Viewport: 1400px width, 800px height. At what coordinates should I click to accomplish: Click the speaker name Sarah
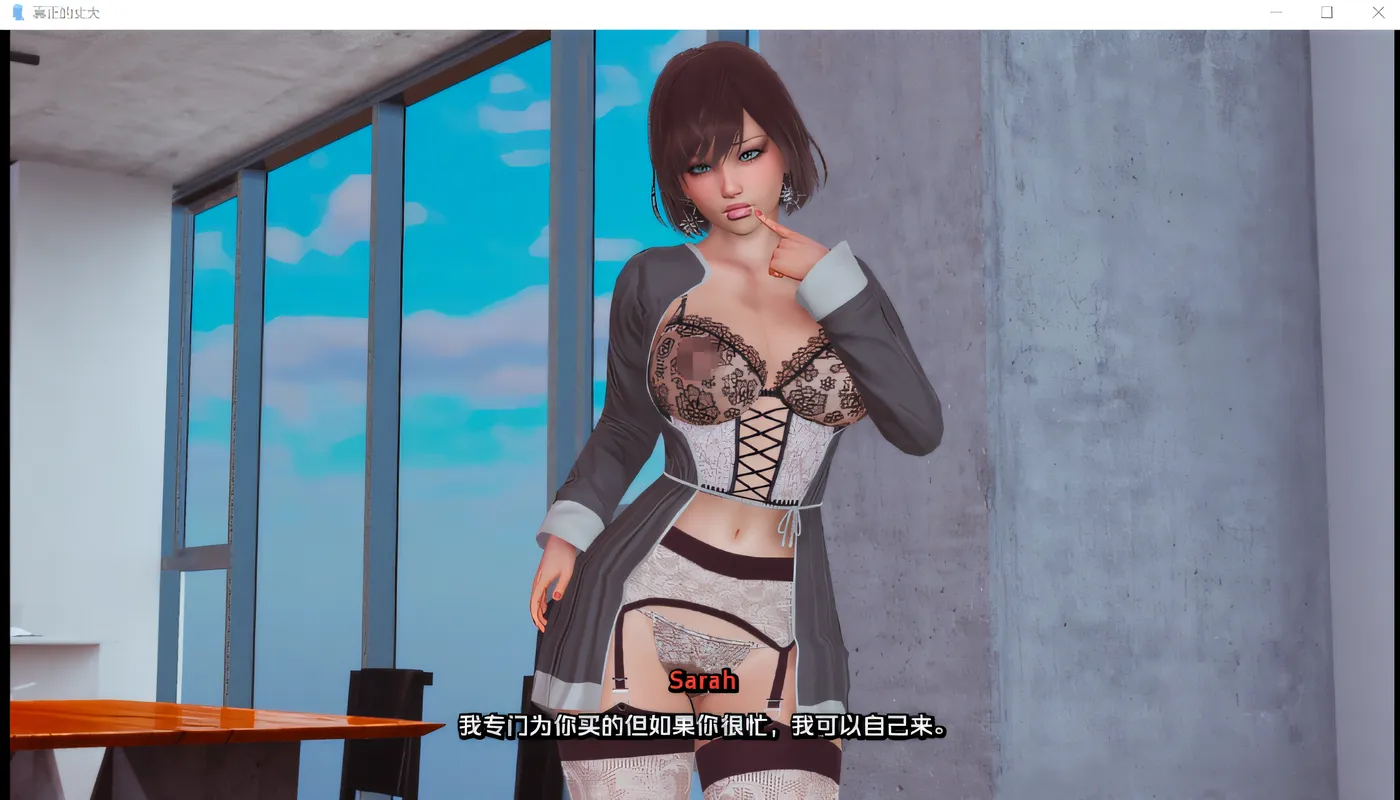coord(703,682)
